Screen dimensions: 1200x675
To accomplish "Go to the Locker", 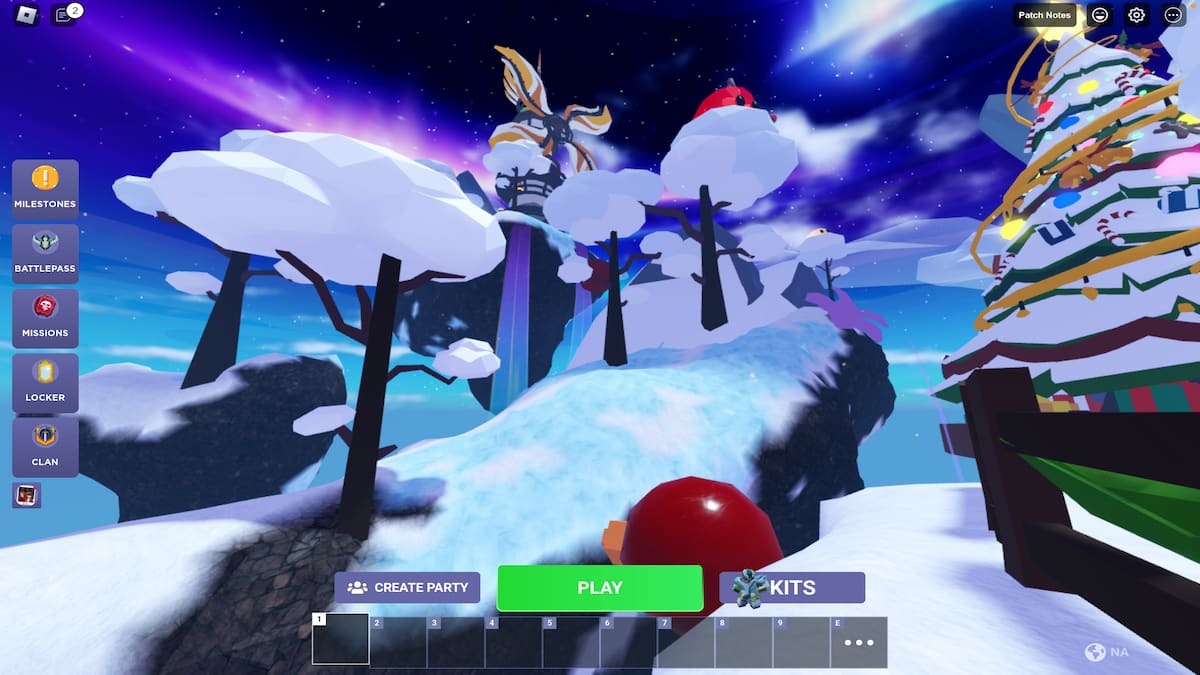I will [45, 383].
